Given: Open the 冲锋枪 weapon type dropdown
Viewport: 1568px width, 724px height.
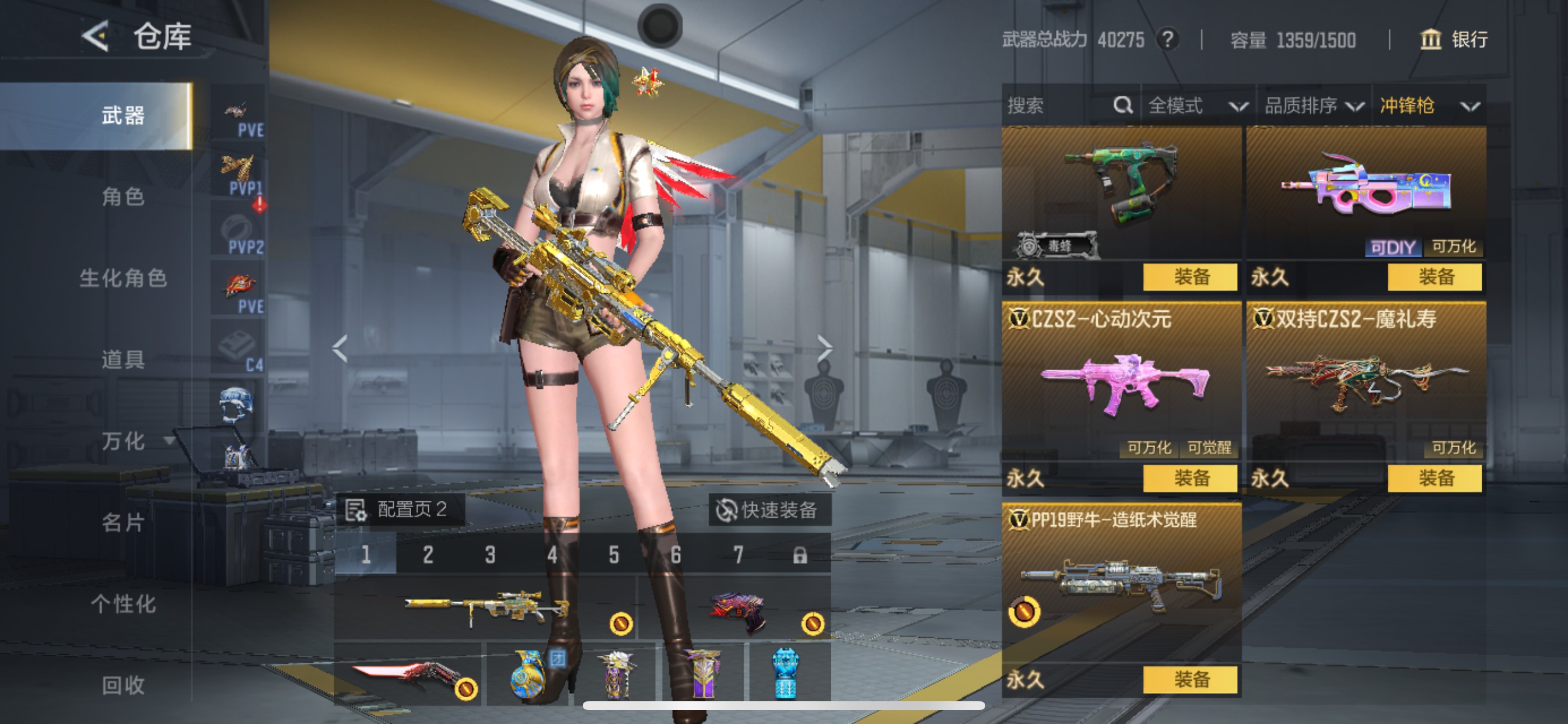Looking at the screenshot, I should click(x=1428, y=106).
